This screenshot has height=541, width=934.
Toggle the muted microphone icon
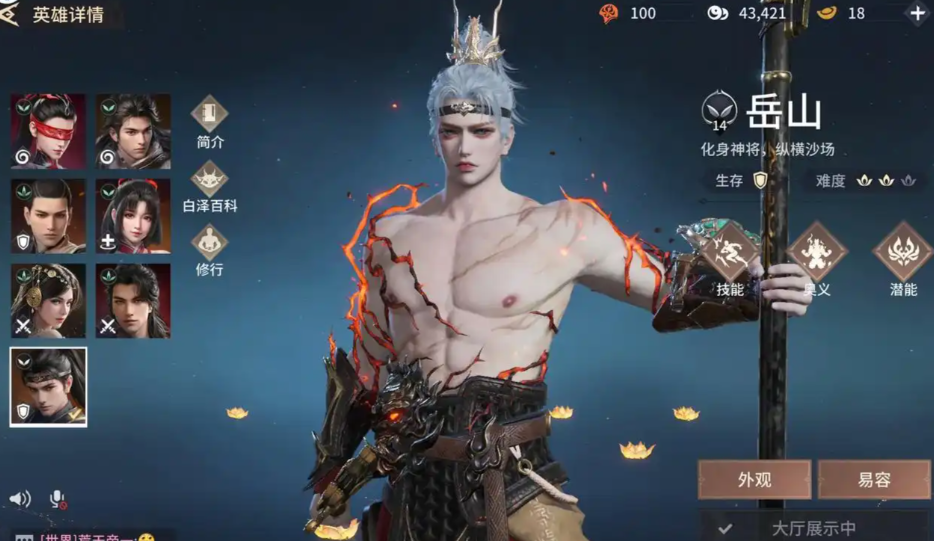click(58, 498)
